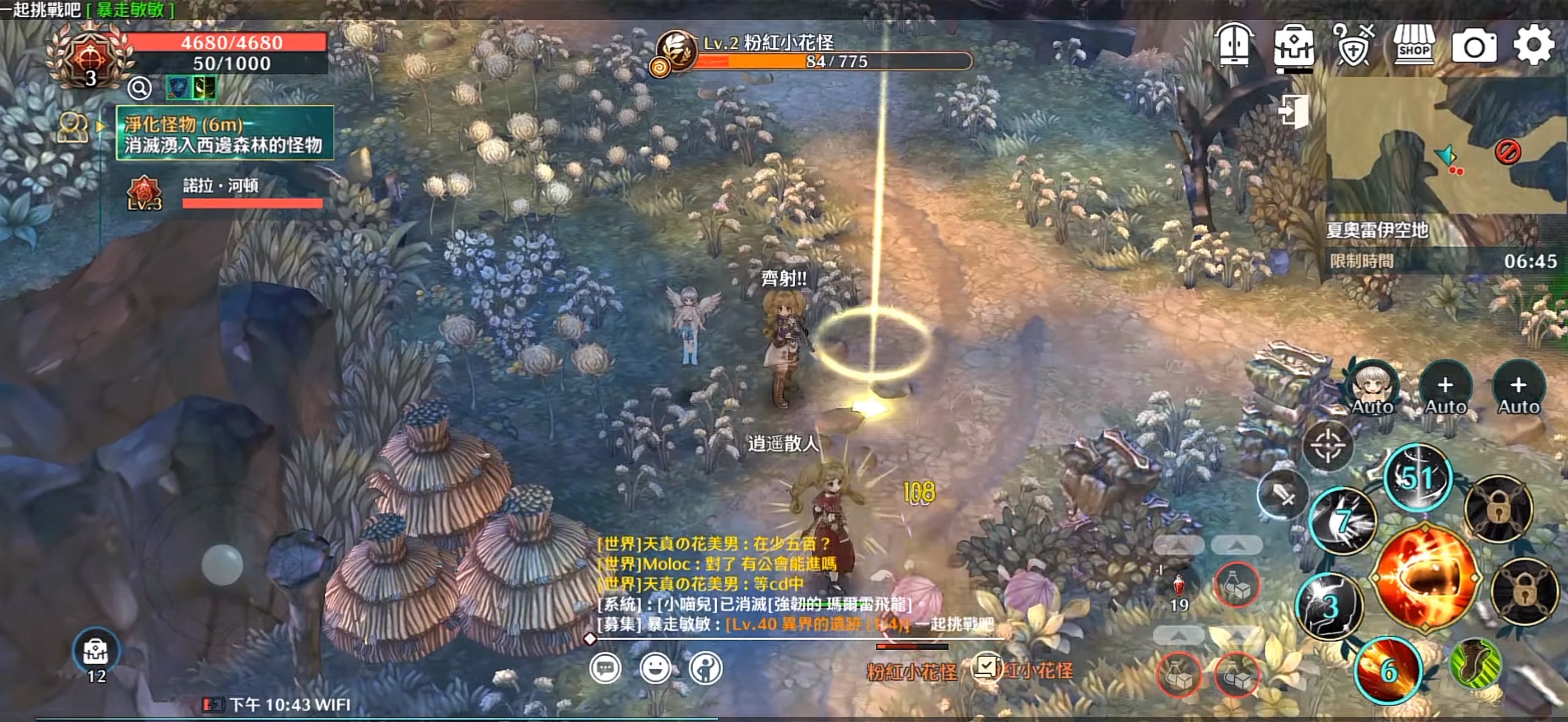
Task: Open the SHOP storefront
Action: point(1414,45)
